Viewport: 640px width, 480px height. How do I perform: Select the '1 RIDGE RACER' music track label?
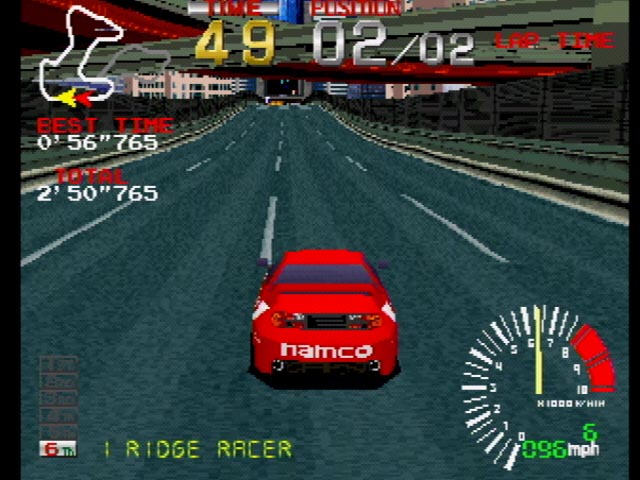[x=198, y=449]
